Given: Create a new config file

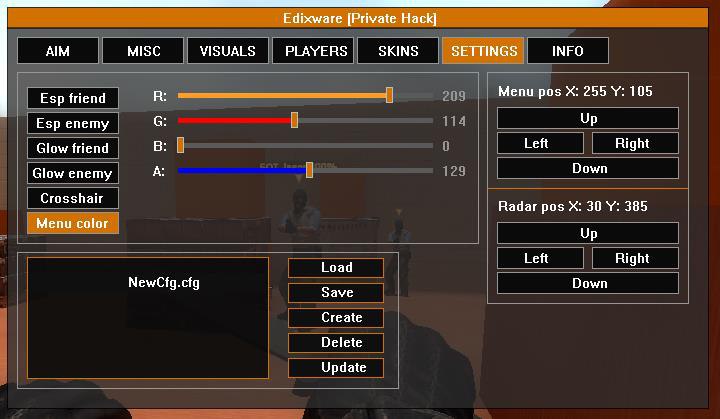Looking at the screenshot, I should pos(336,318).
